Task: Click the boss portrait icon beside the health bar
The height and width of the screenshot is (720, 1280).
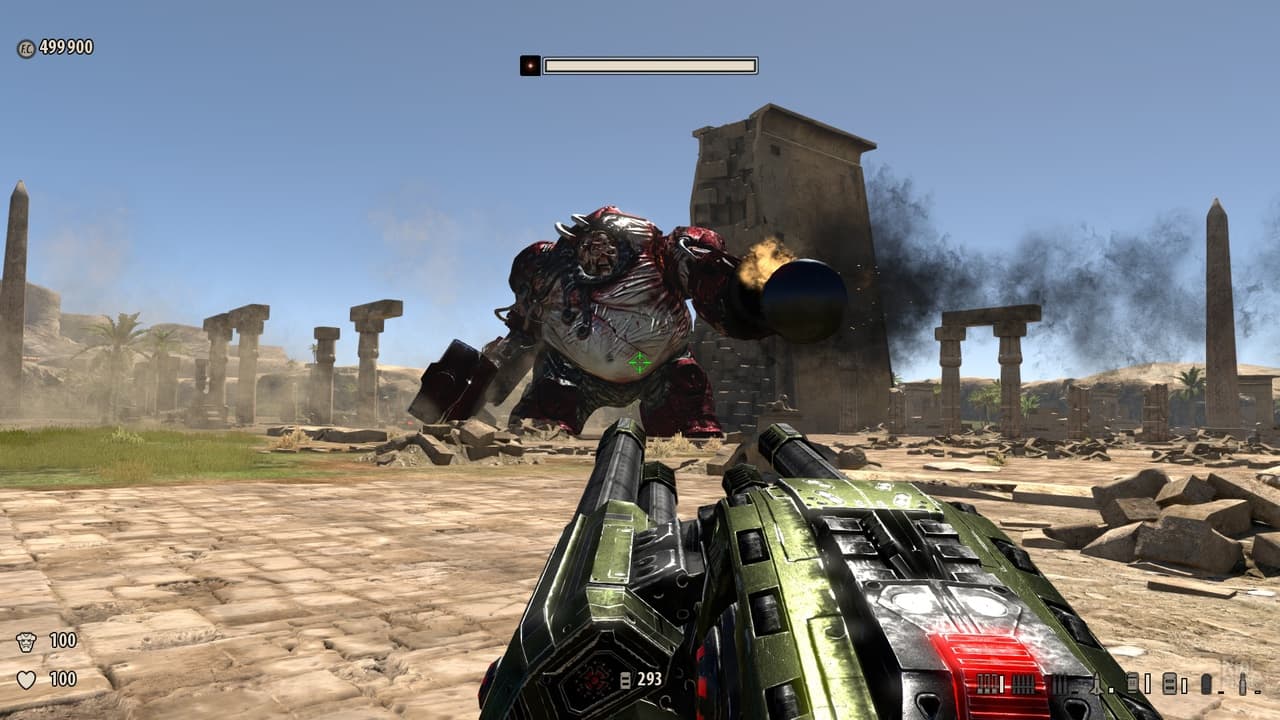Action: (530, 66)
